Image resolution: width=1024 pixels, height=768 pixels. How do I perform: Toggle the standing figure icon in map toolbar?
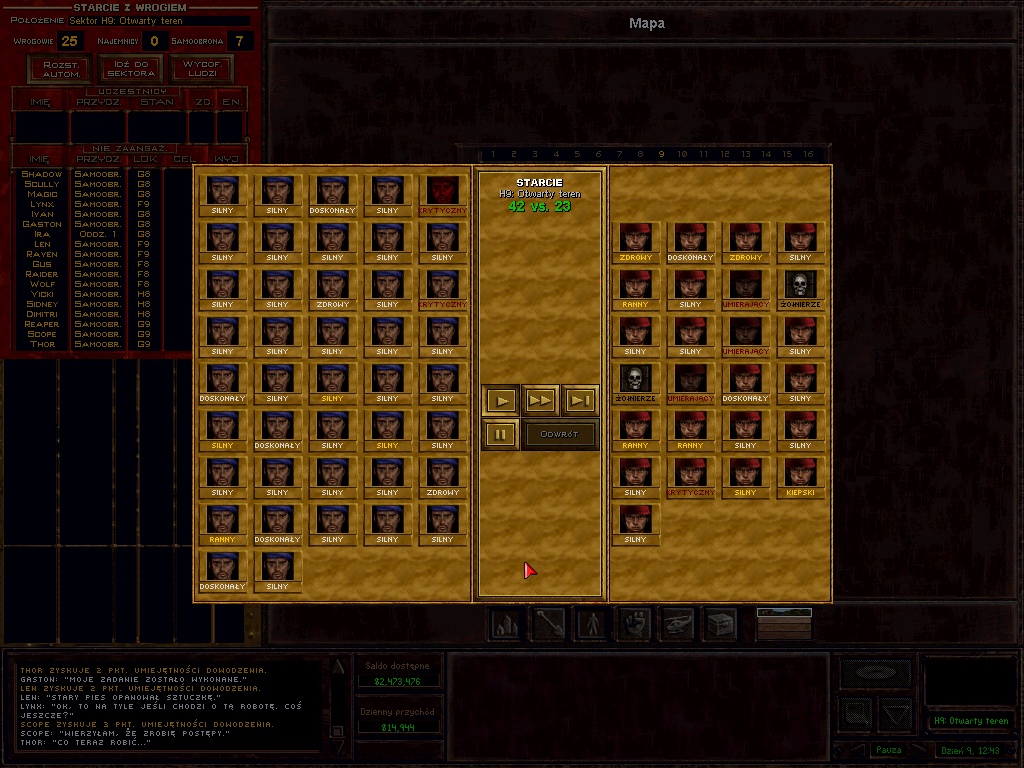coord(592,623)
